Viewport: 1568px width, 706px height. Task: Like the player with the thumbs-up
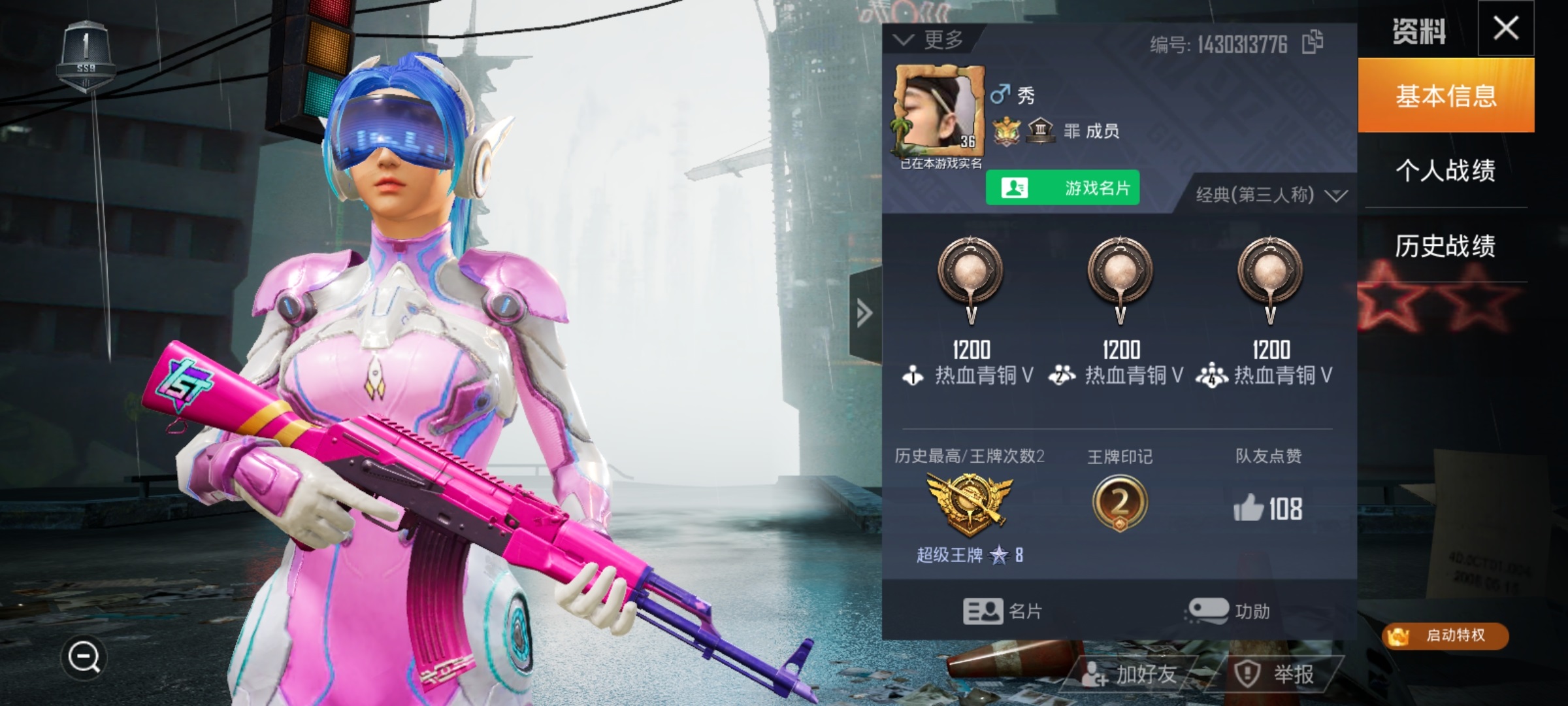1249,509
